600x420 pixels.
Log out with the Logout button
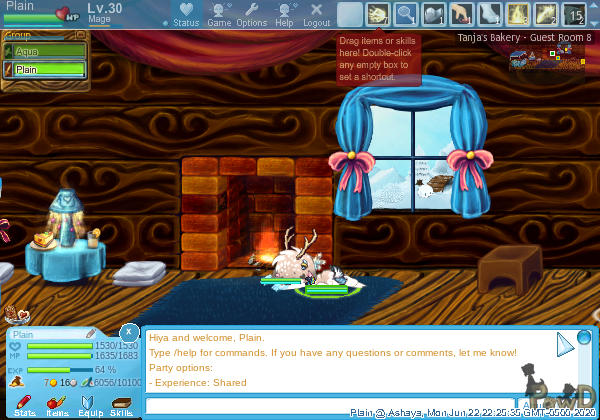pyautogui.click(x=316, y=14)
